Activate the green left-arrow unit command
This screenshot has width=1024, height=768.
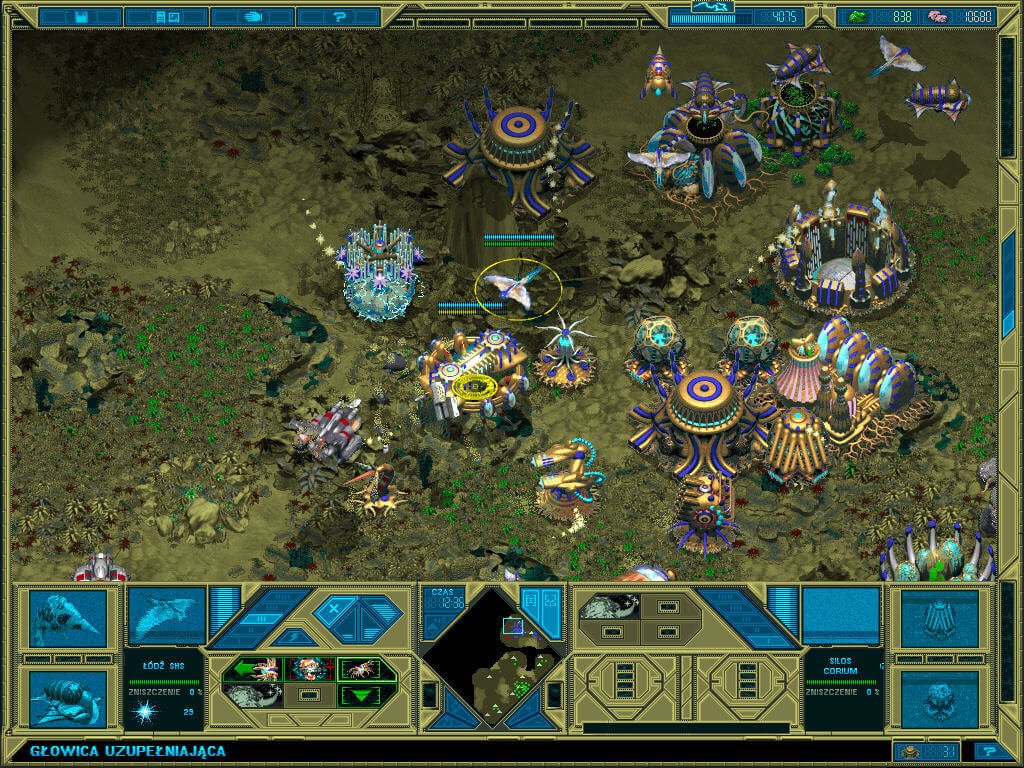[252, 669]
